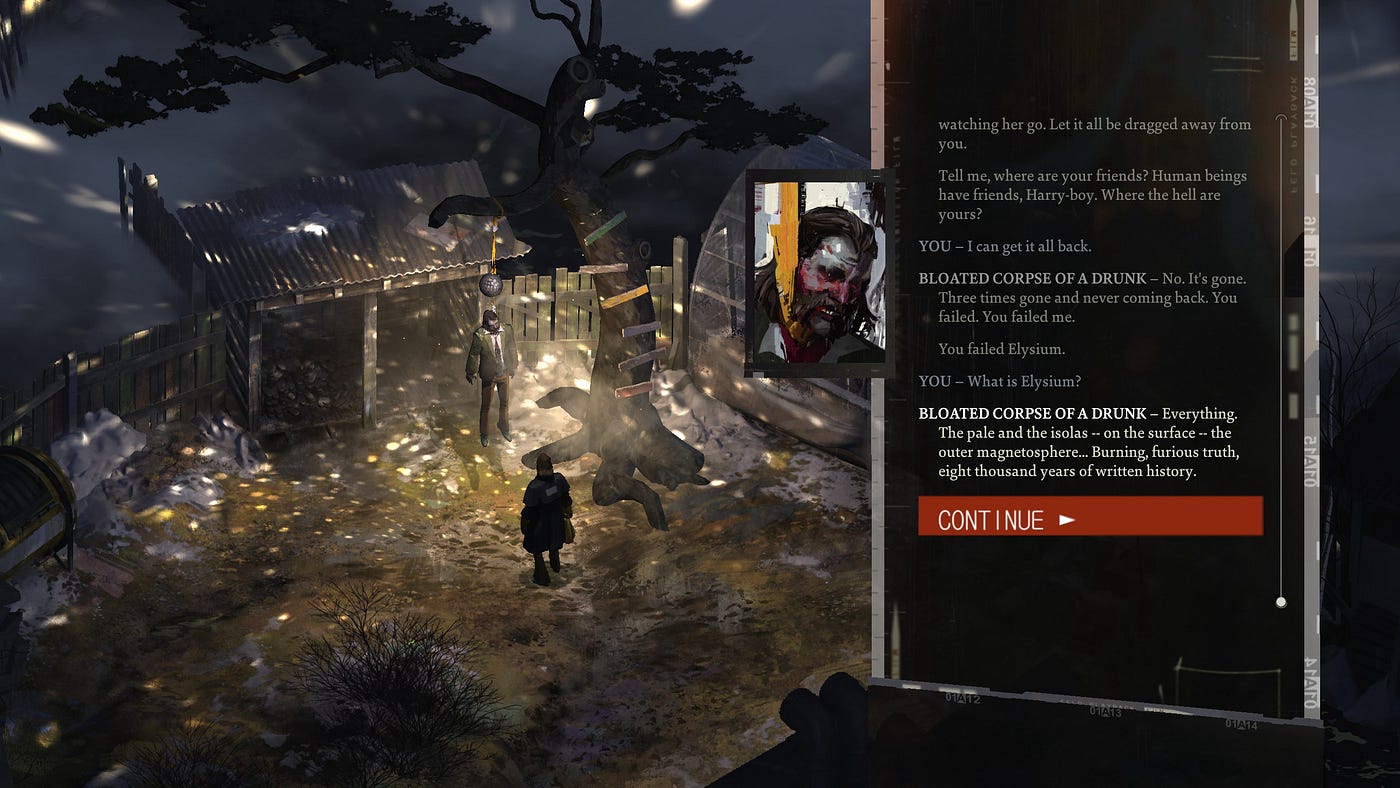Screen dimensions: 1400x788
Task: Grab the dialogue scrollbar handle
Action: (1281, 602)
